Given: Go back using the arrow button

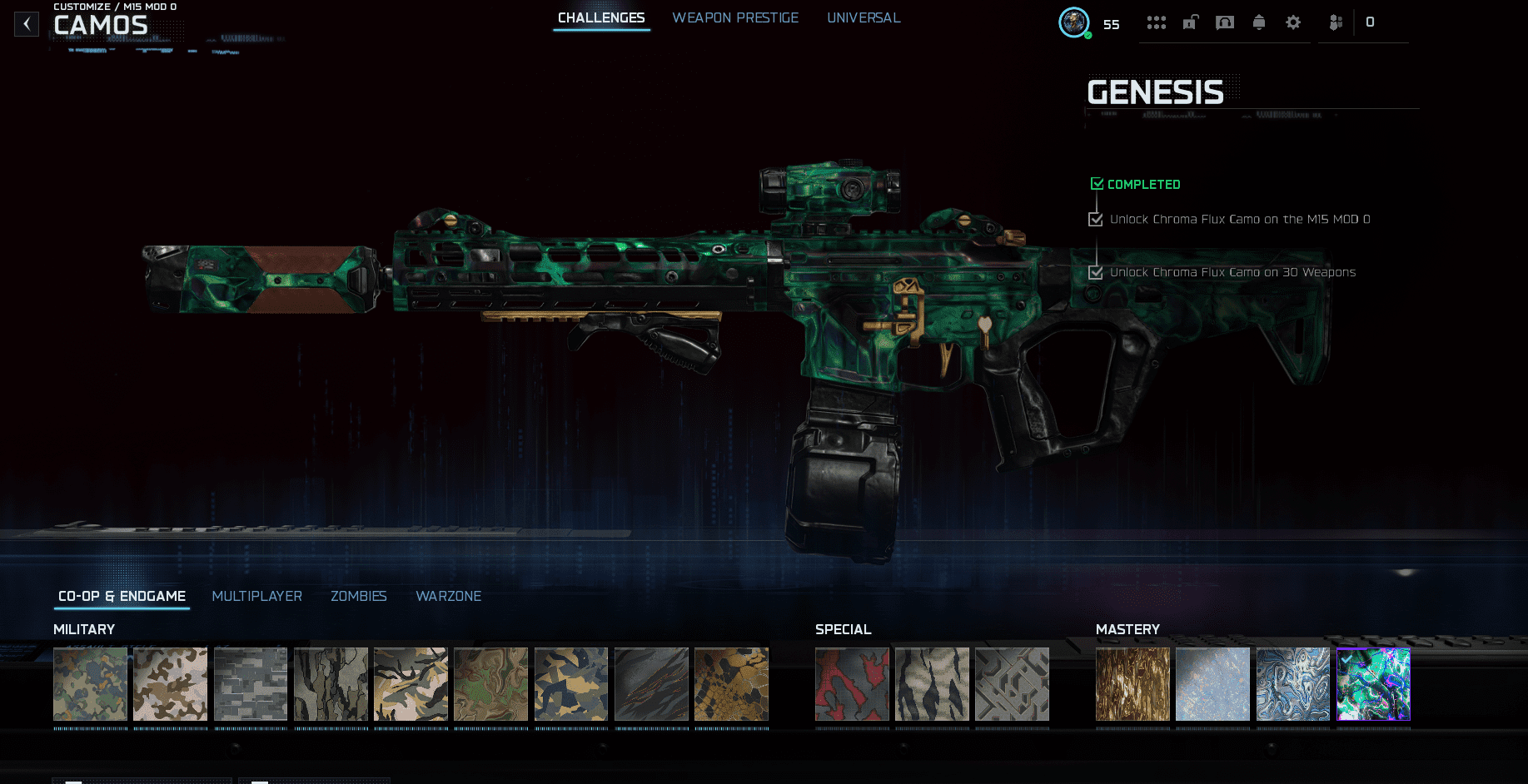Looking at the screenshot, I should 27,24.
